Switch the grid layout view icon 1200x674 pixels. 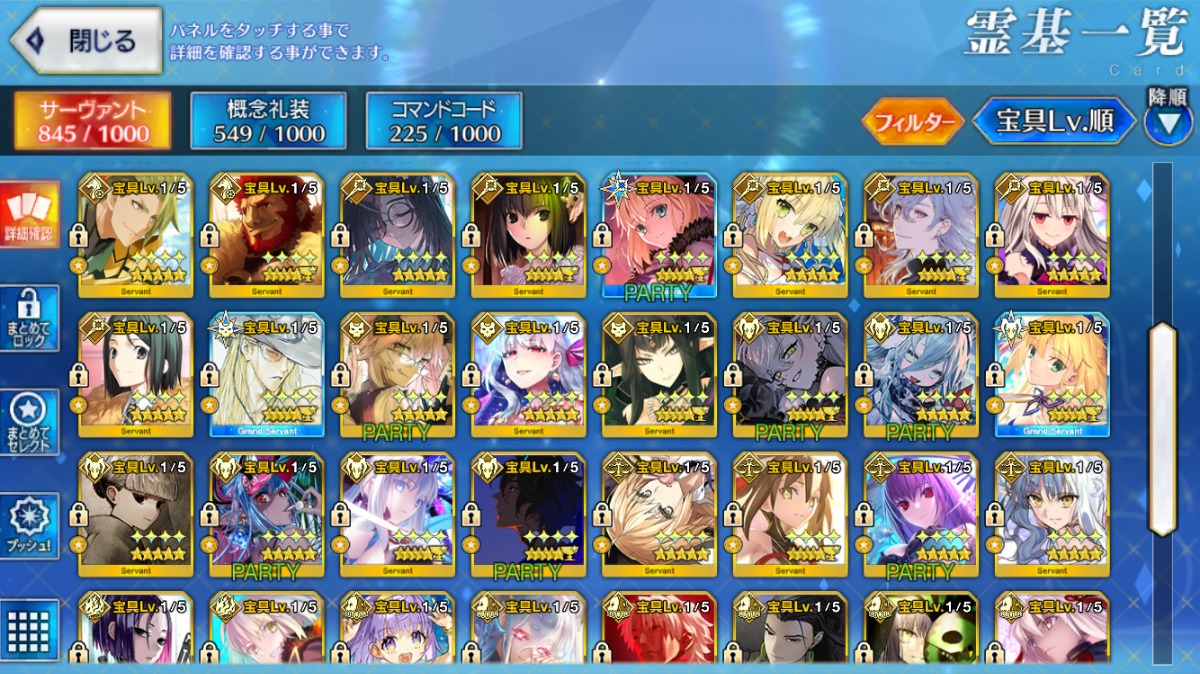pyautogui.click(x=29, y=630)
